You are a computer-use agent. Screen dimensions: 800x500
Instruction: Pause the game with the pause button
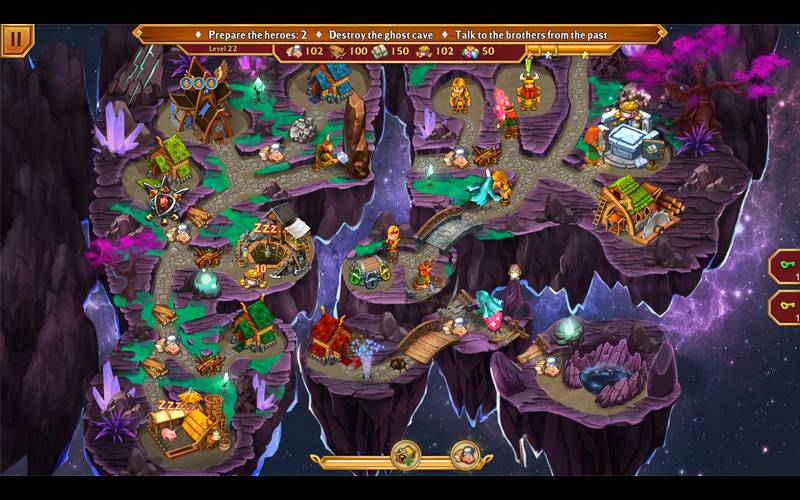[x=17, y=38]
